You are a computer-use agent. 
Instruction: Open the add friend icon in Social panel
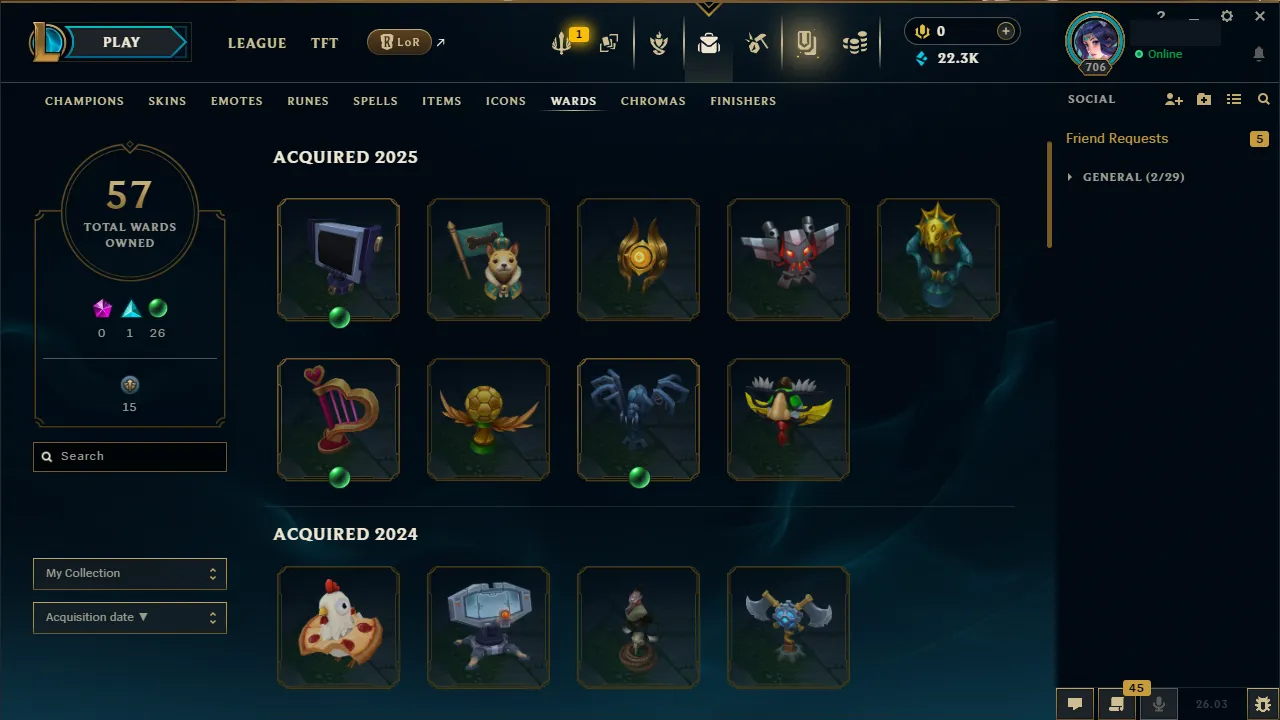pos(1172,99)
